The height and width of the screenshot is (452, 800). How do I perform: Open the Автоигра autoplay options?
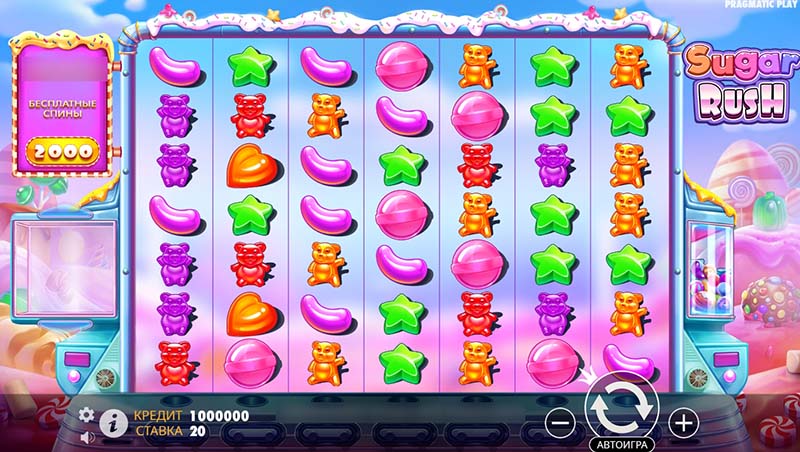pos(621,442)
